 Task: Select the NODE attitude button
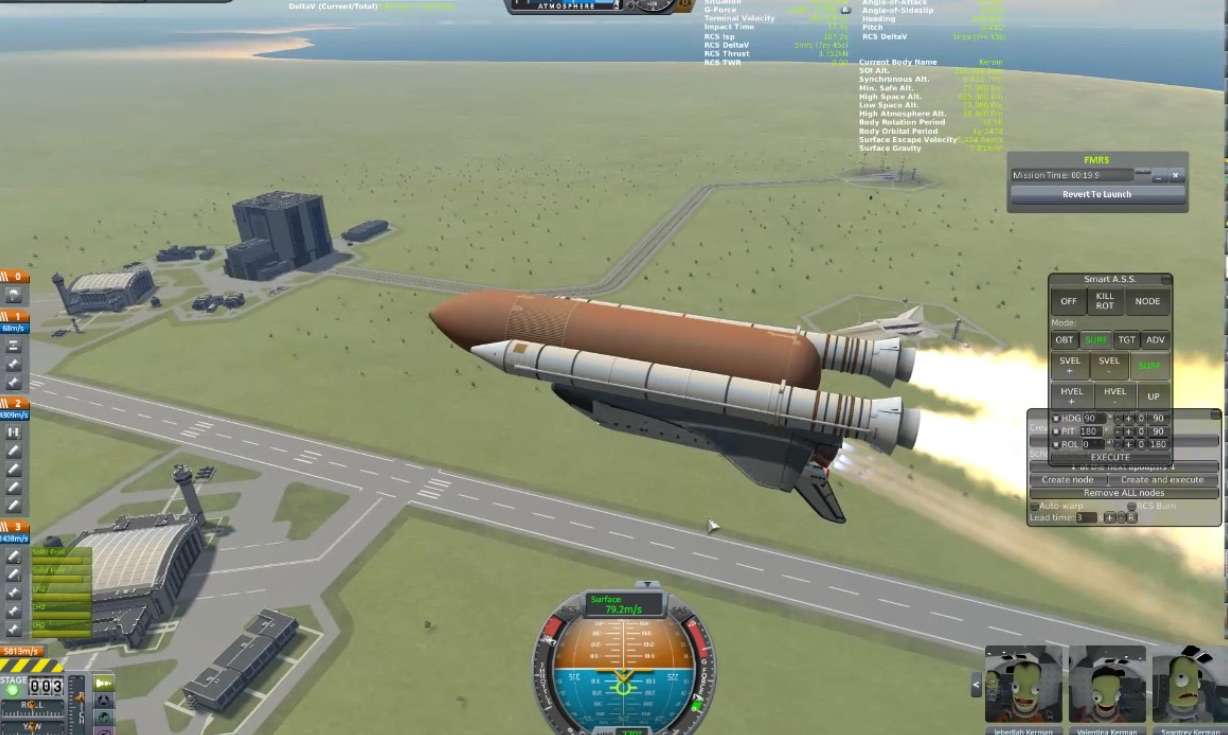click(x=1148, y=301)
